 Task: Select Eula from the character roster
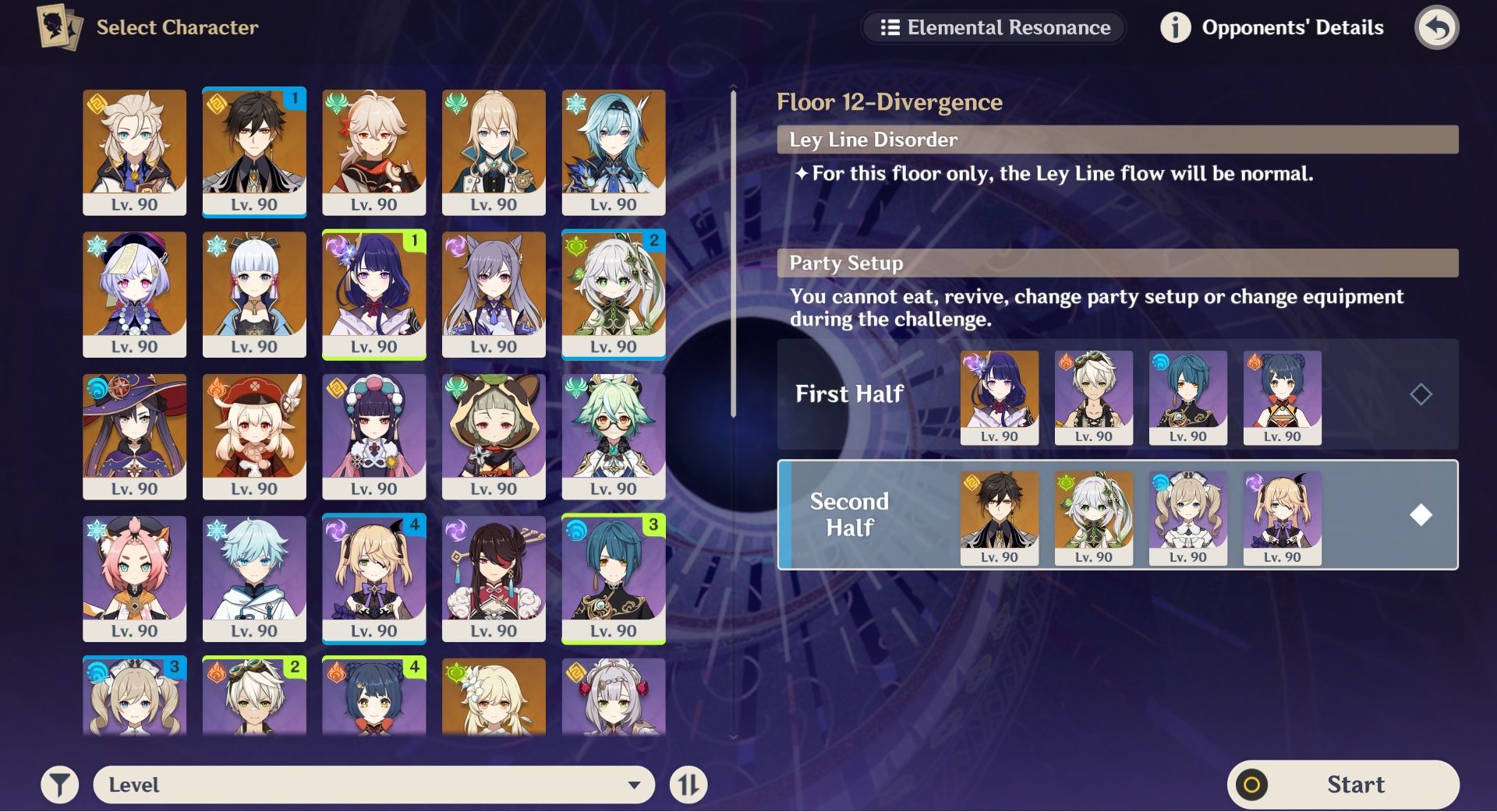click(x=615, y=151)
